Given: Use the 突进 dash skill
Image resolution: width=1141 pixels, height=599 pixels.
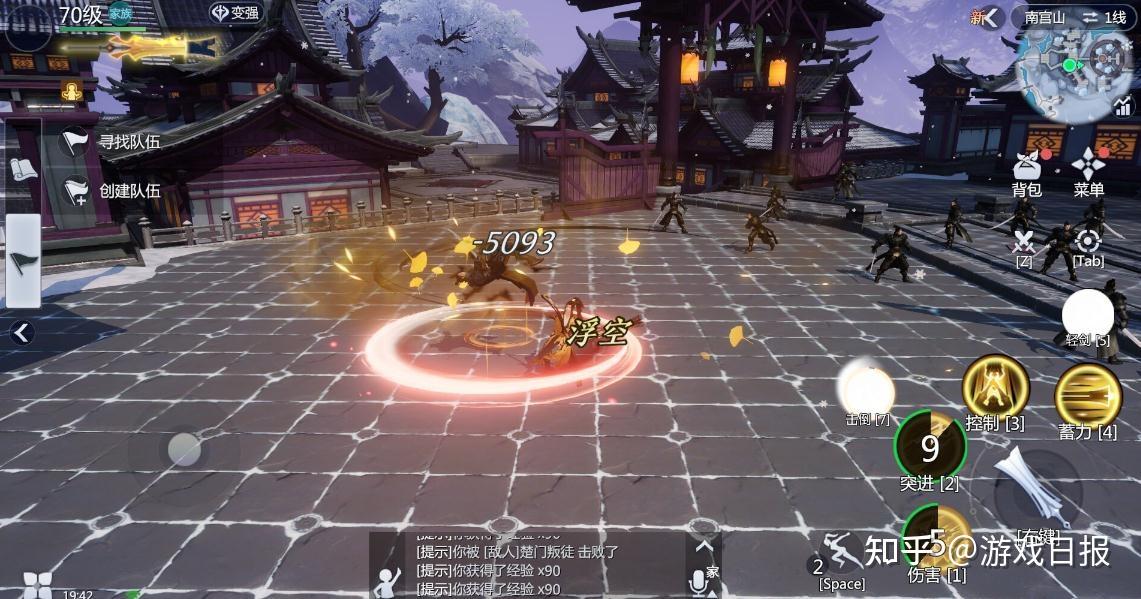Looking at the screenshot, I should (930, 447).
